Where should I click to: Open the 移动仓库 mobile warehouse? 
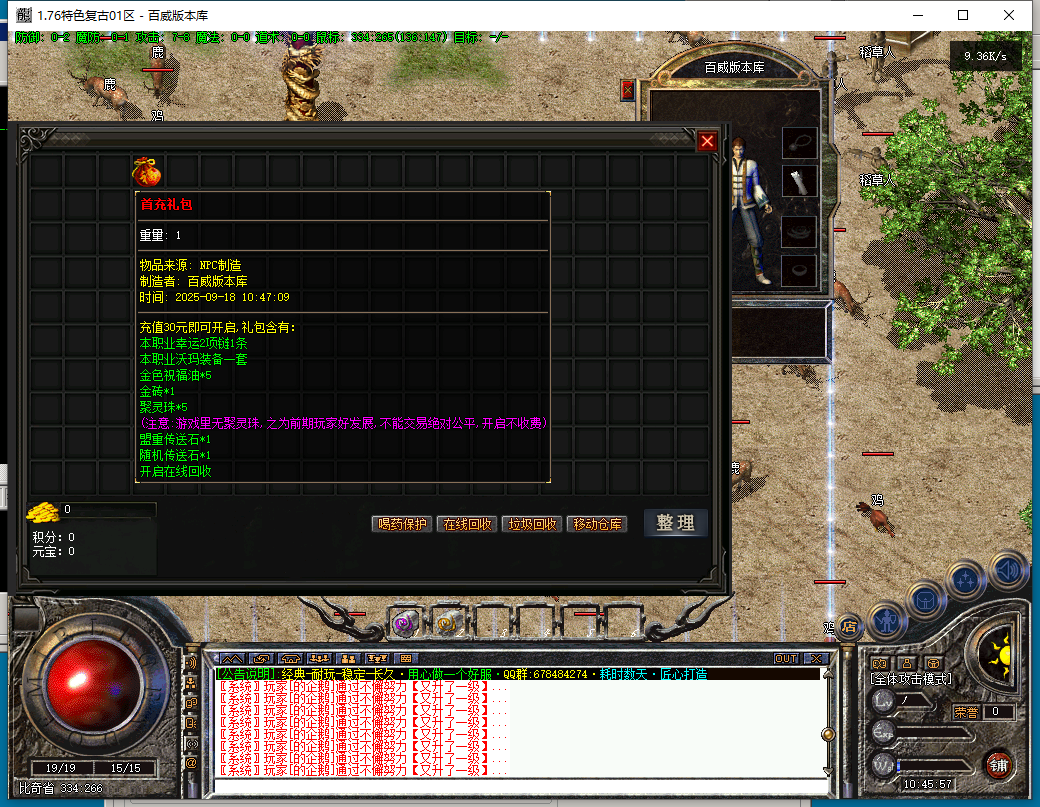click(596, 524)
